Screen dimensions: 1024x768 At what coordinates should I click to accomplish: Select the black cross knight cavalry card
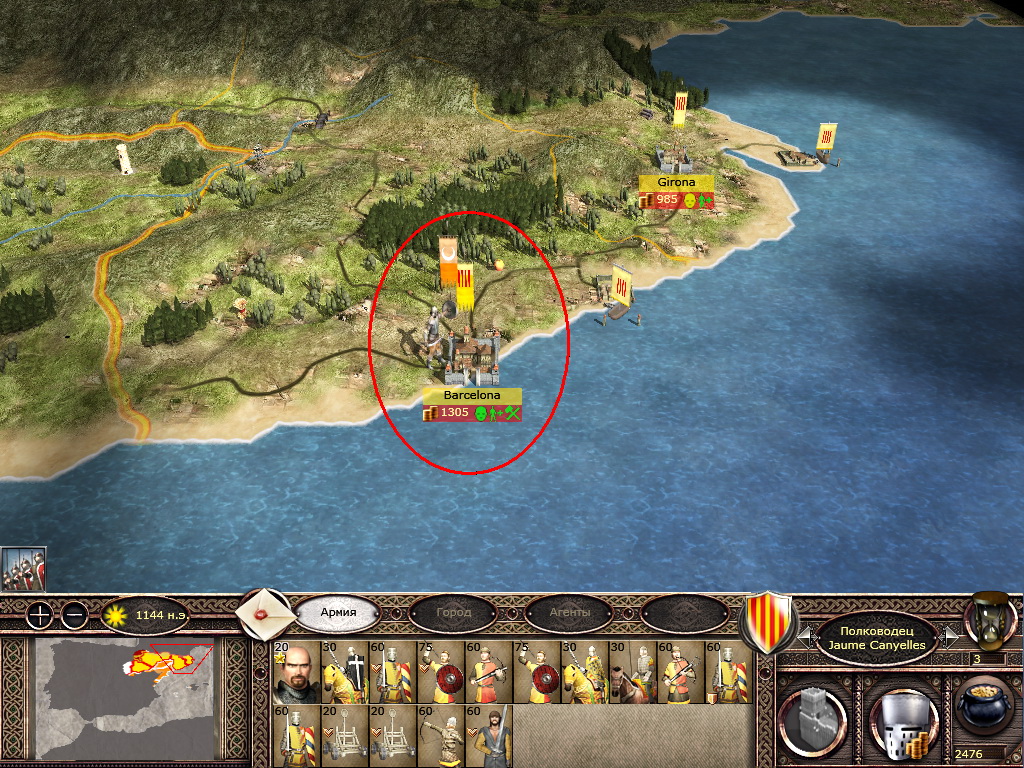click(345, 672)
